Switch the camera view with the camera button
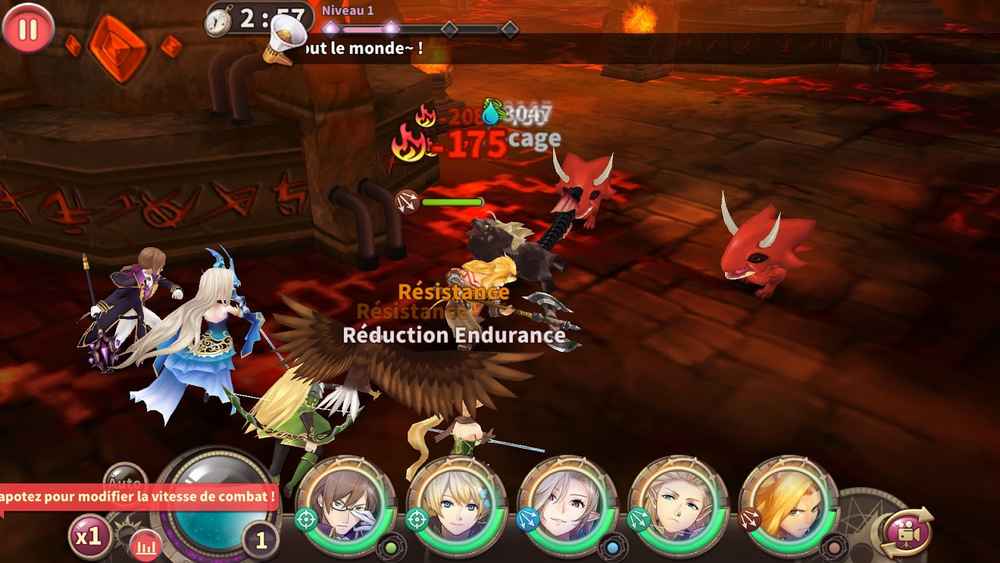The height and width of the screenshot is (563, 1000). pyautogui.click(x=903, y=531)
